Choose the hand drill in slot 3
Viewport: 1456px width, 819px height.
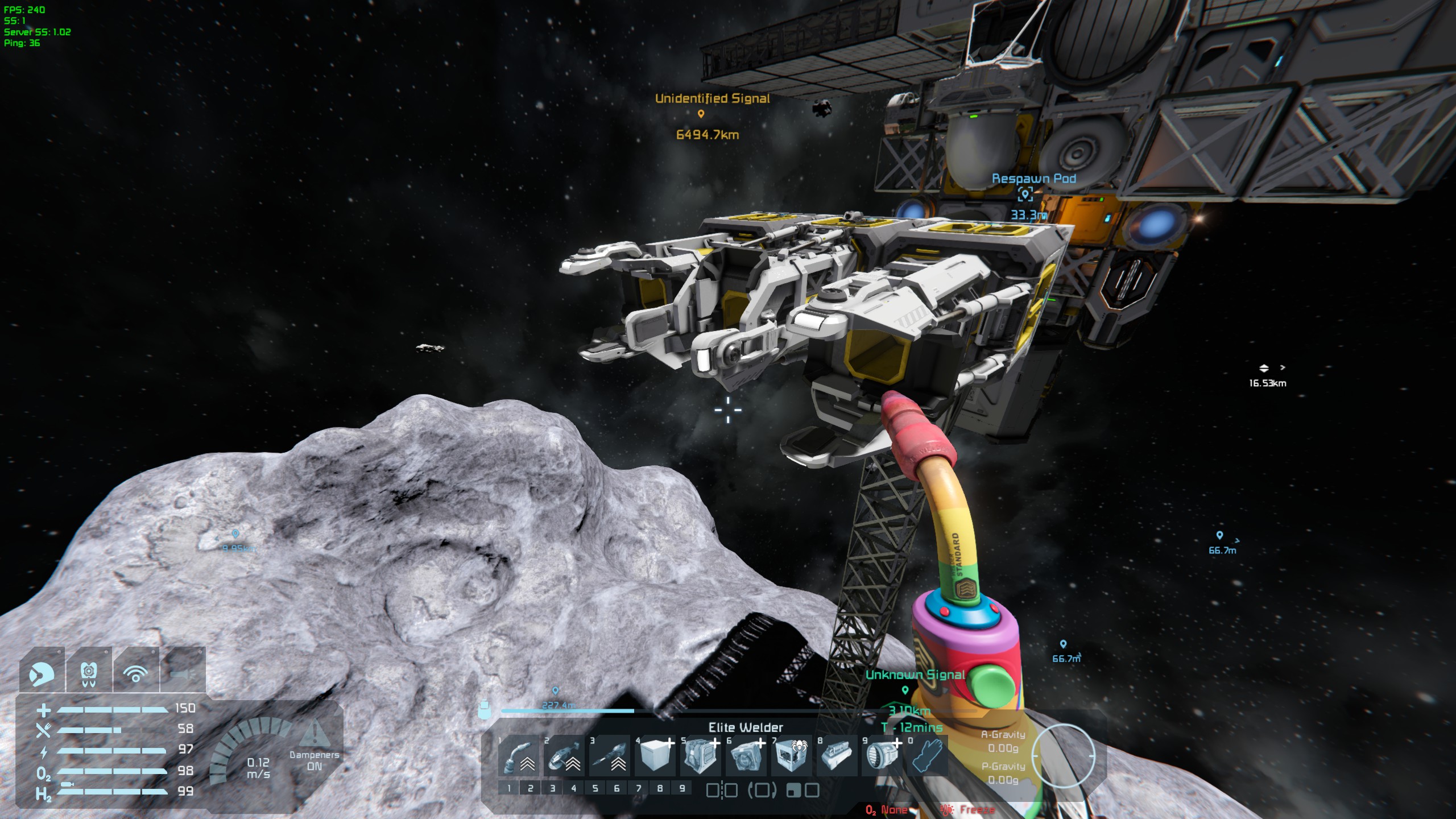click(x=609, y=756)
